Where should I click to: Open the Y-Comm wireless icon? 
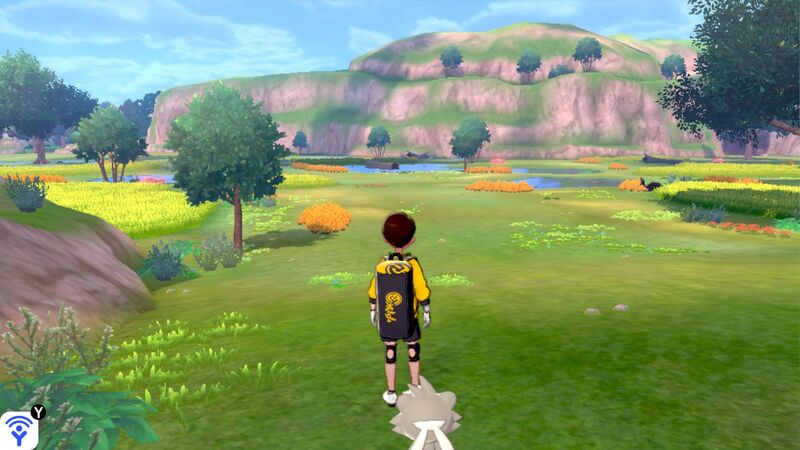[18, 430]
